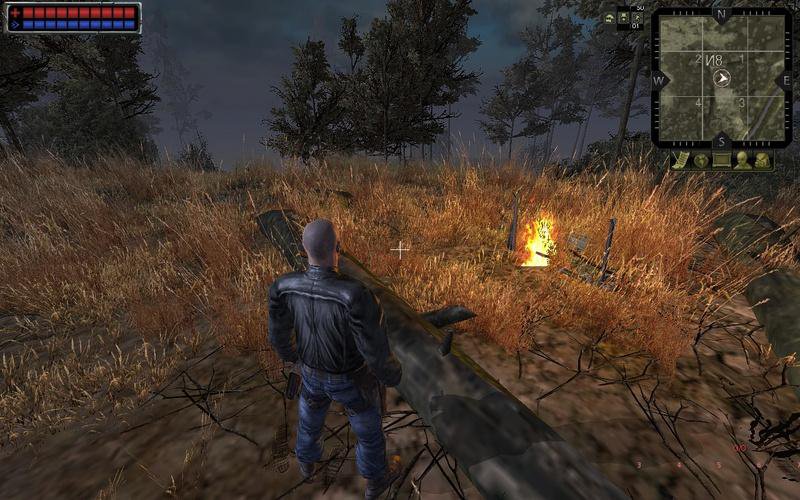Open the rectangular screen icon below minimap
Image resolution: width=800 pixels, height=500 pixels.
pos(721,160)
